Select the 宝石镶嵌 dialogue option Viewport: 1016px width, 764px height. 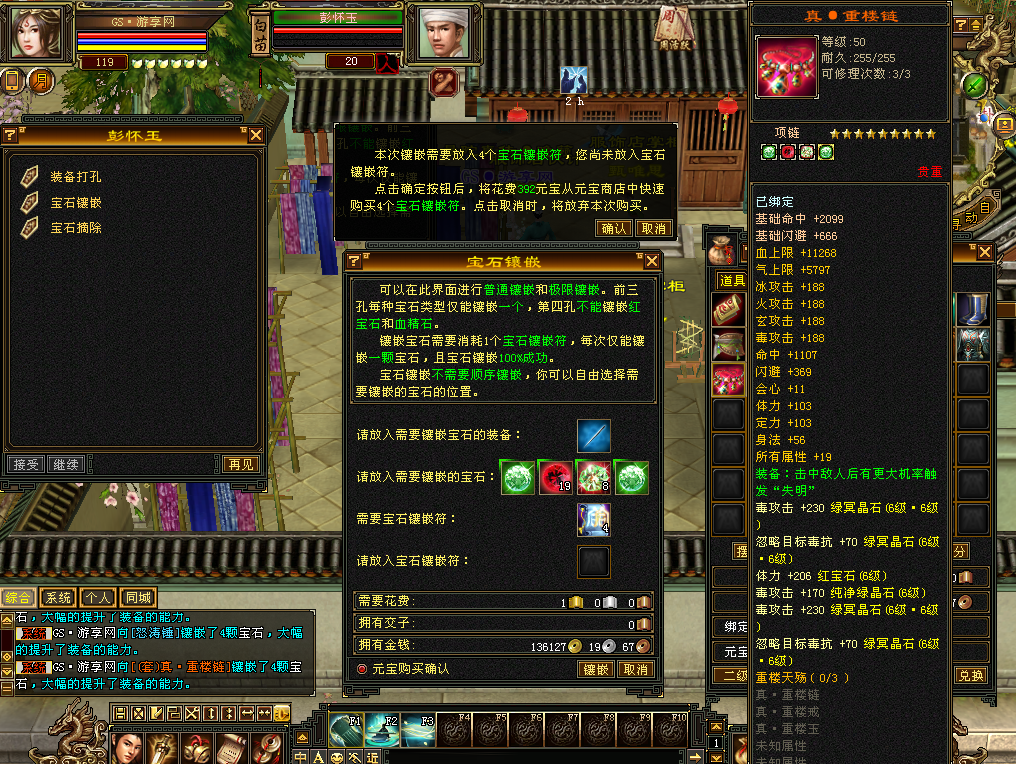(x=75, y=203)
